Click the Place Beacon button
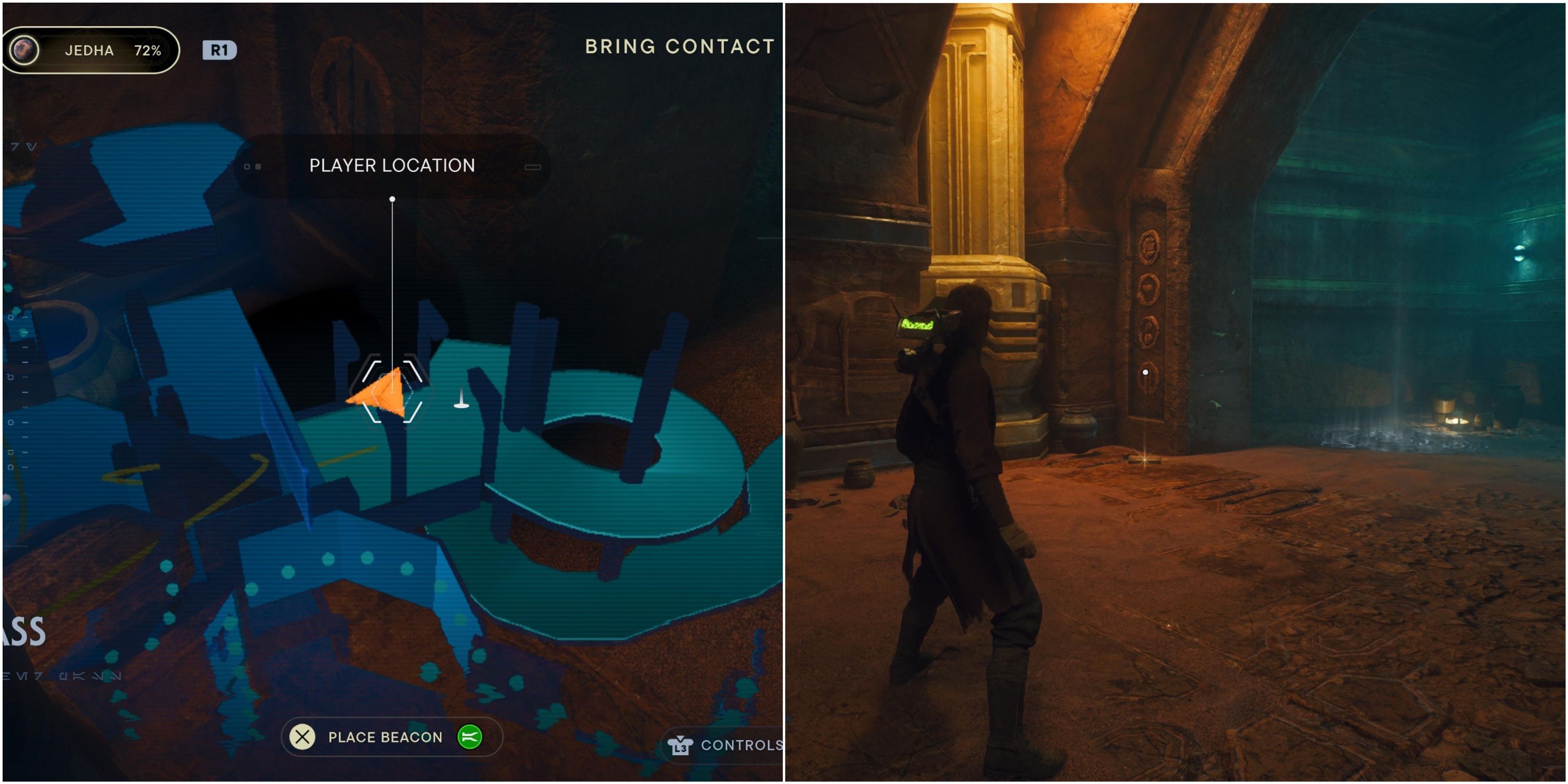This screenshot has height=784, width=1568. tap(385, 736)
